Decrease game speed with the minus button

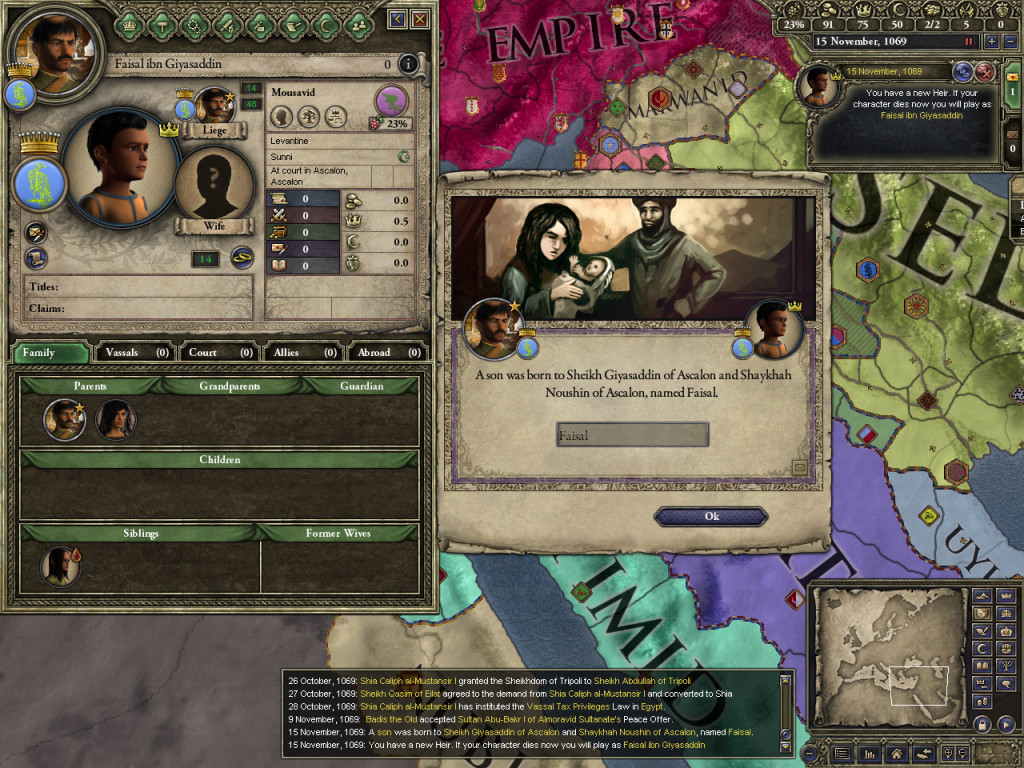click(x=1008, y=42)
